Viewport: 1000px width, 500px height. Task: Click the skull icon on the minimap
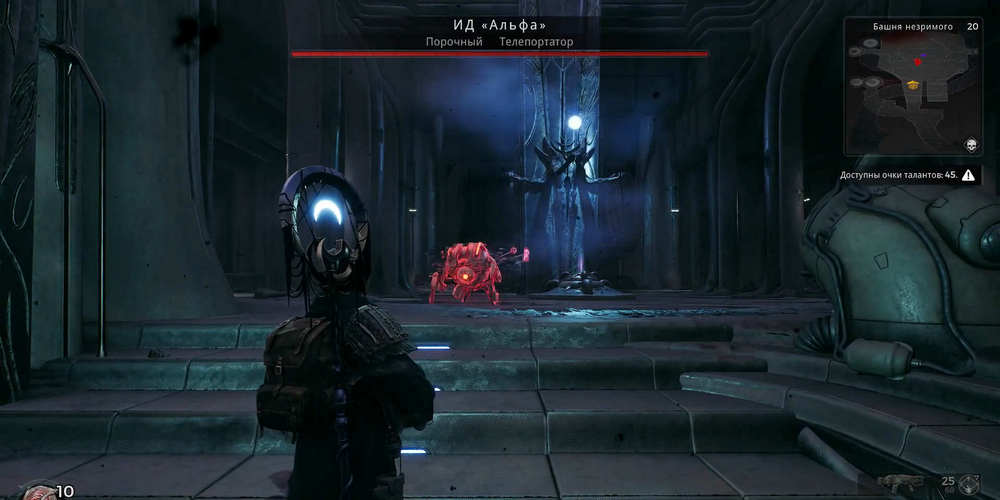[x=968, y=146]
